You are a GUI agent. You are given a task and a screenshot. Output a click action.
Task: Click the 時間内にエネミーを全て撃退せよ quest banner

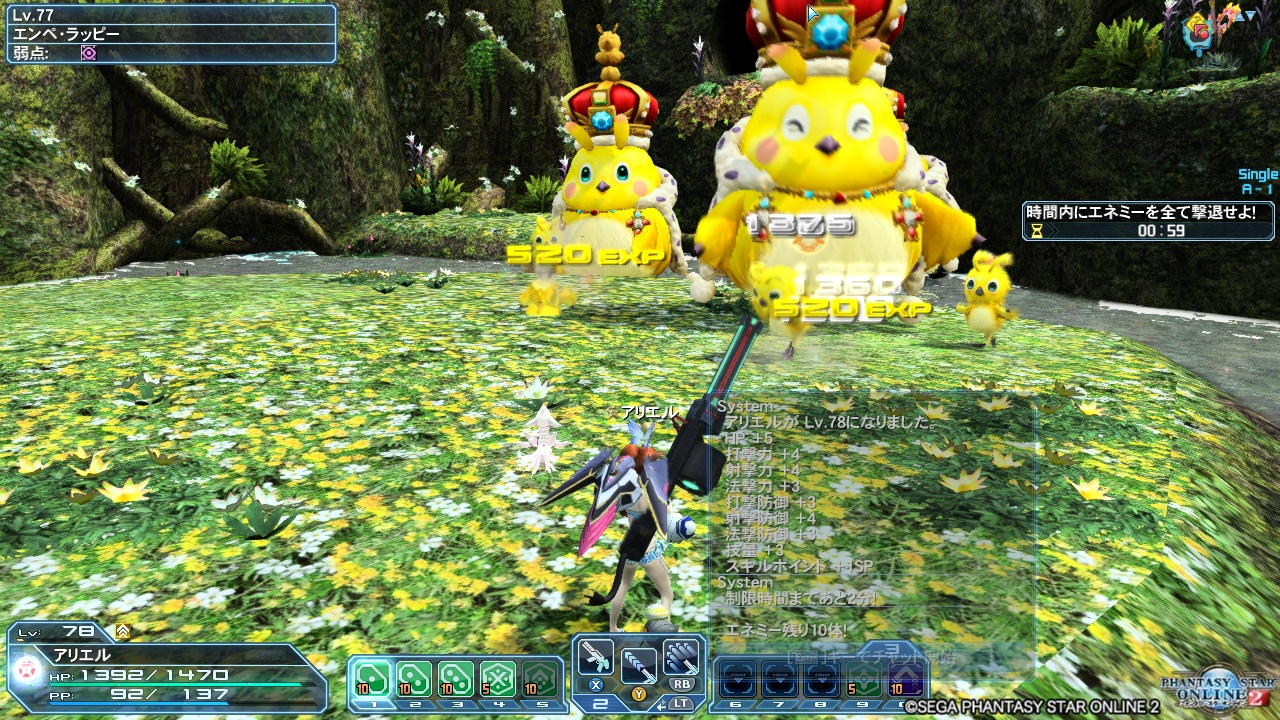[1140, 212]
